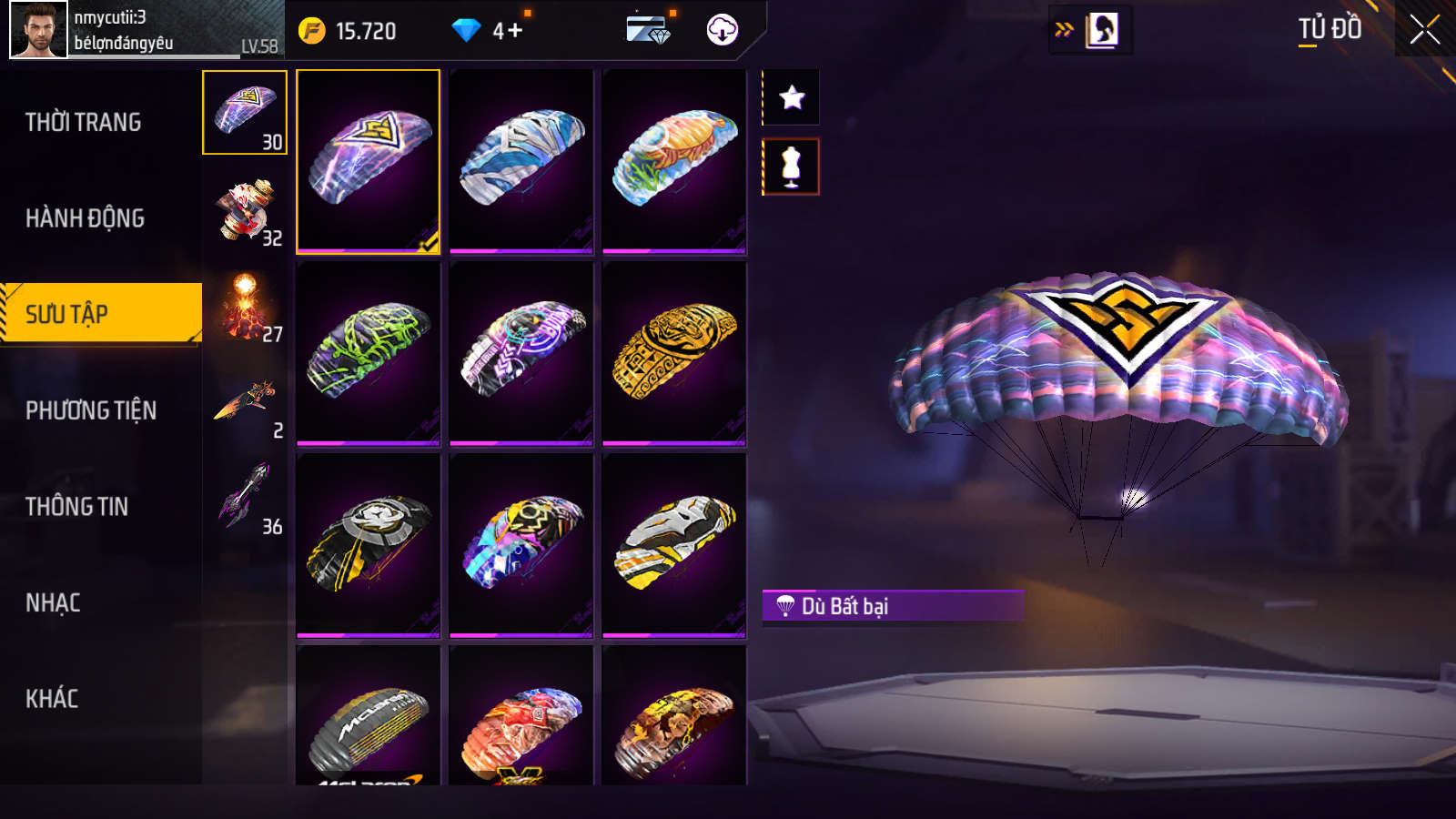
Task: Select the purple lightning parachute skin
Action: pos(369,161)
